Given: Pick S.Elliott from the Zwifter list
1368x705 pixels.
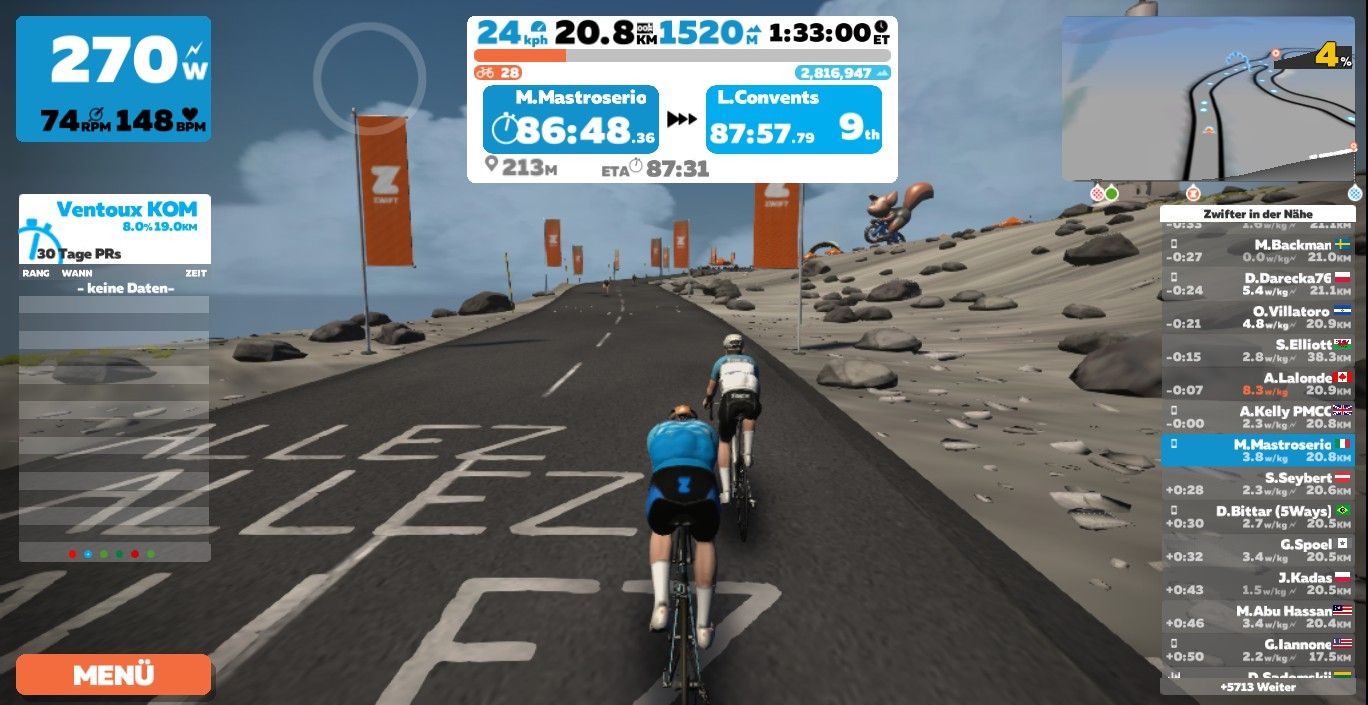Looking at the screenshot, I should [1257, 350].
